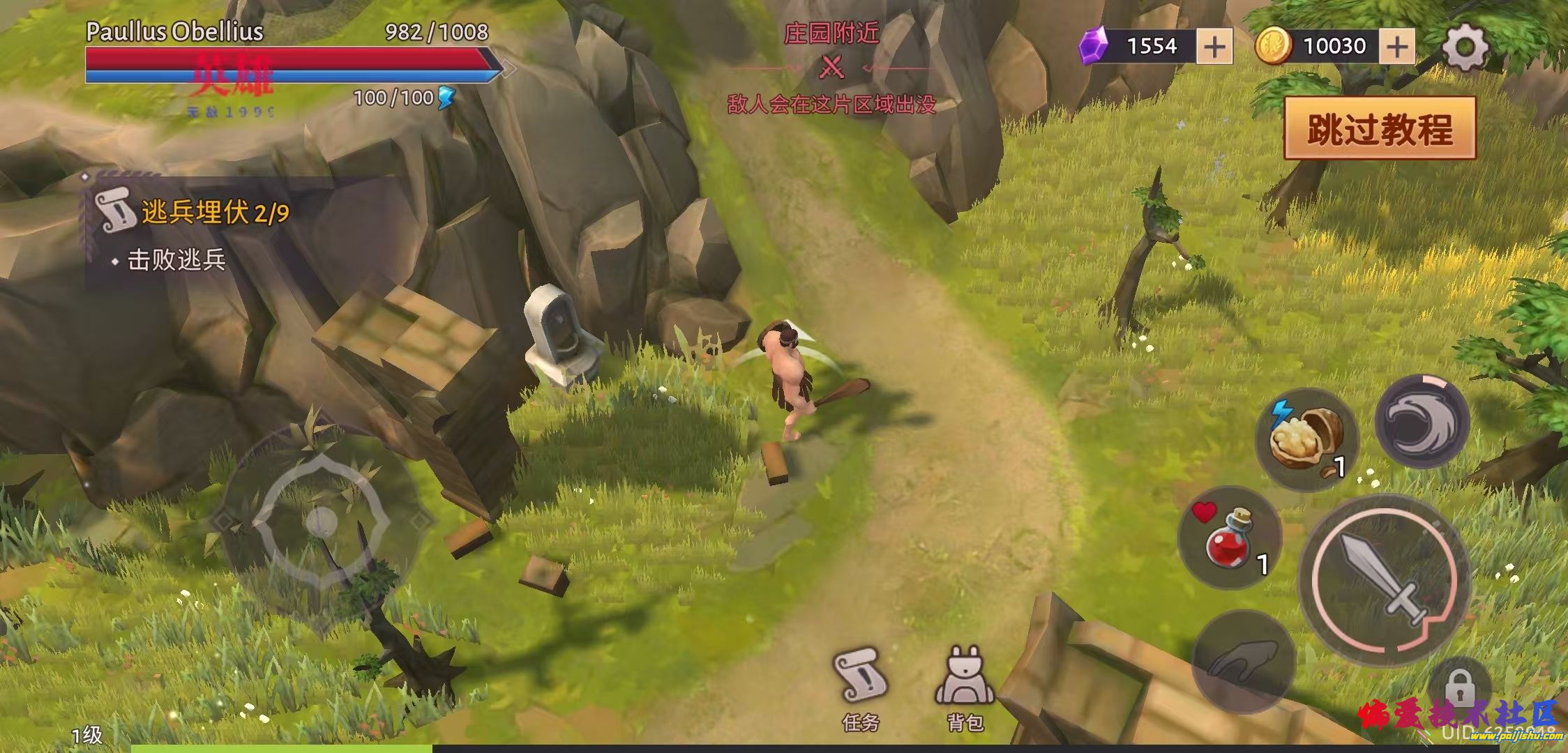Tap the locked padlock skill slot

click(1459, 690)
